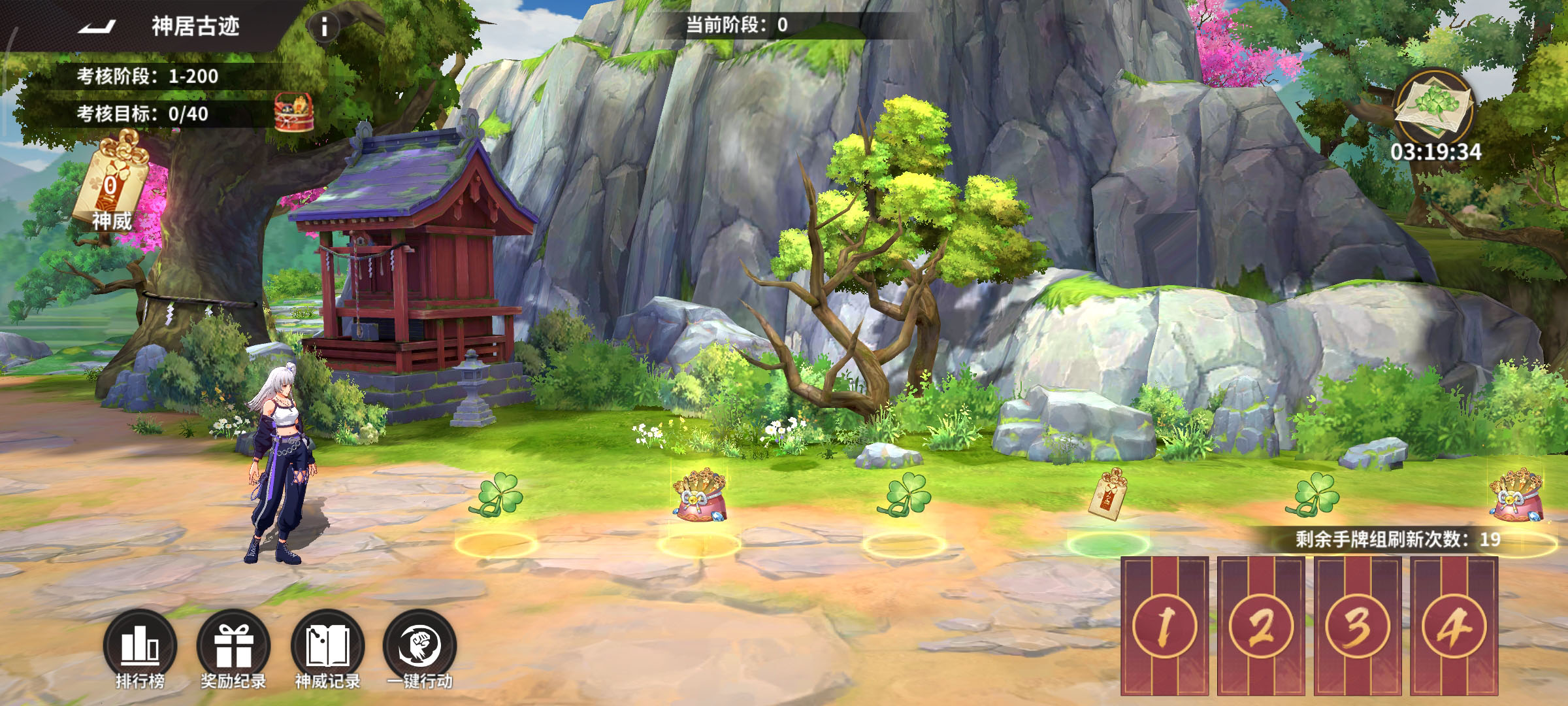Viewport: 1568px width, 706px height.
Task: Pick the card numbered 4
Action: pos(1454,626)
